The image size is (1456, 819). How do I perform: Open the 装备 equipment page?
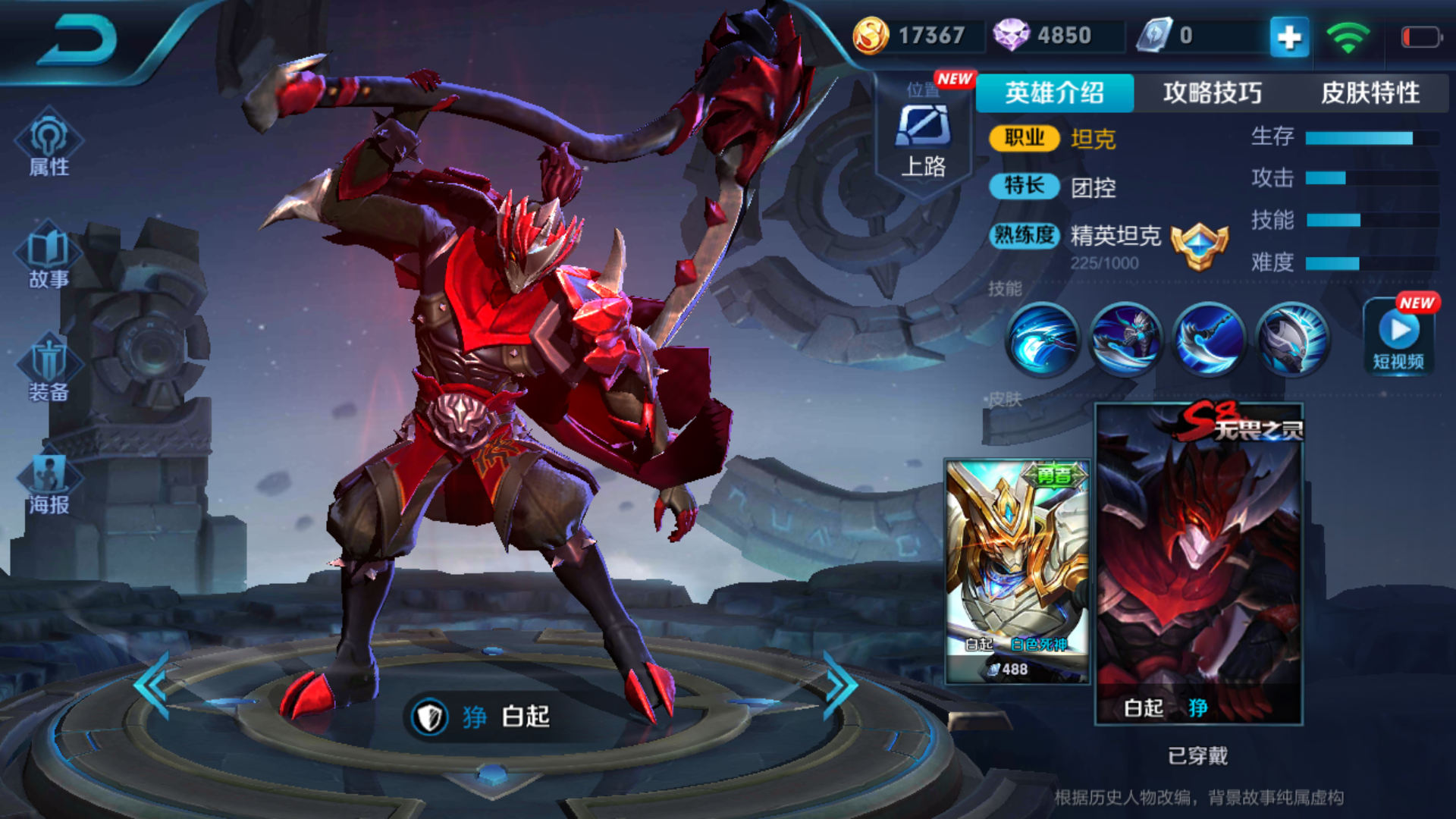pyautogui.click(x=49, y=369)
